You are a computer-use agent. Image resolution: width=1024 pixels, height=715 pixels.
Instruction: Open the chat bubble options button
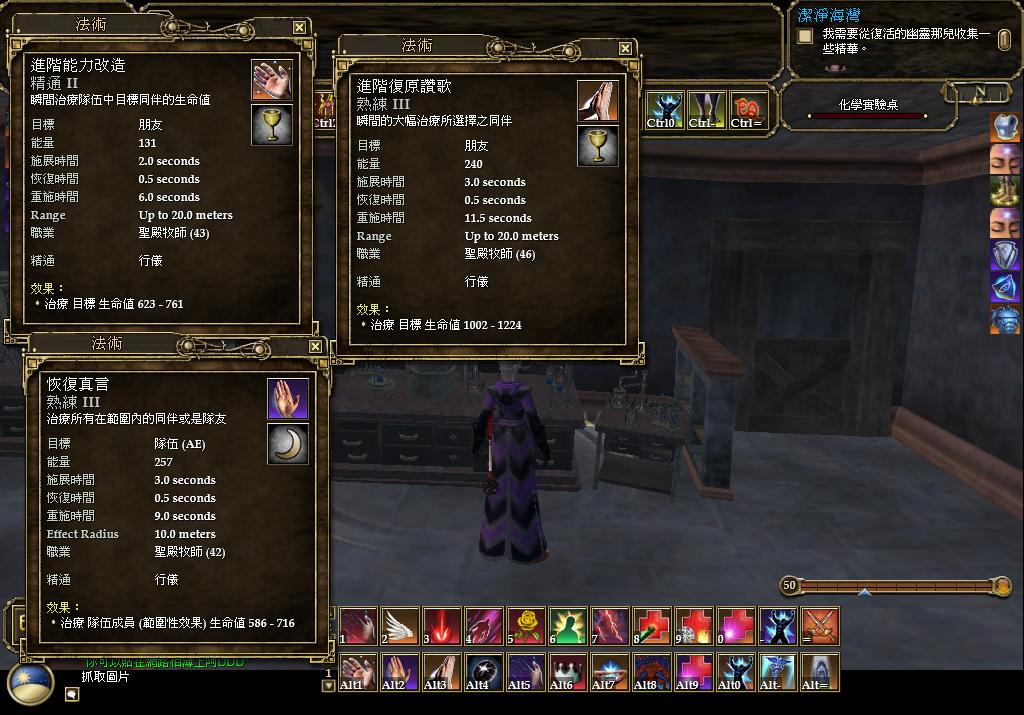tap(72, 695)
